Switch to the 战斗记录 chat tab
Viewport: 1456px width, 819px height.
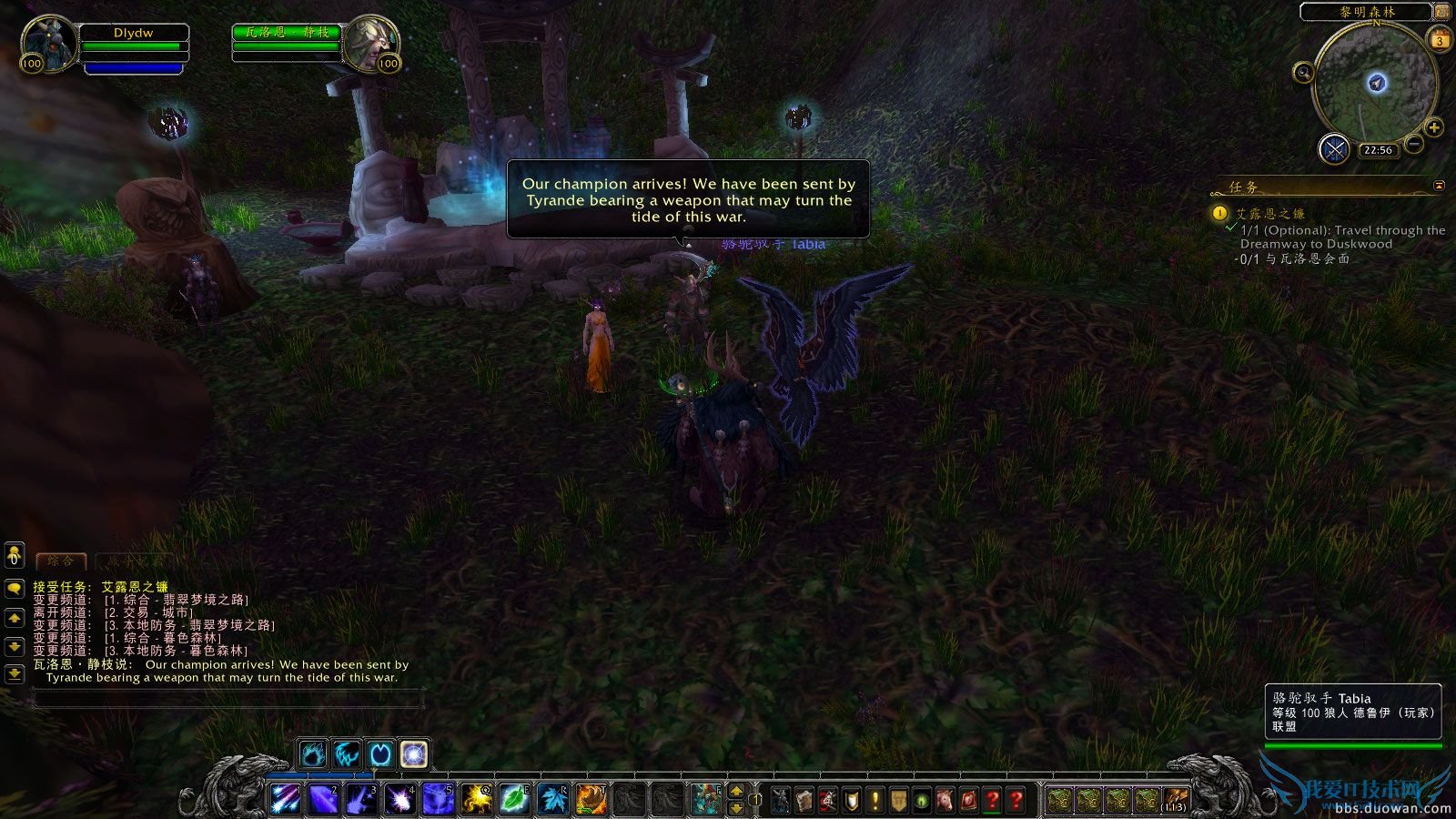coord(135,561)
